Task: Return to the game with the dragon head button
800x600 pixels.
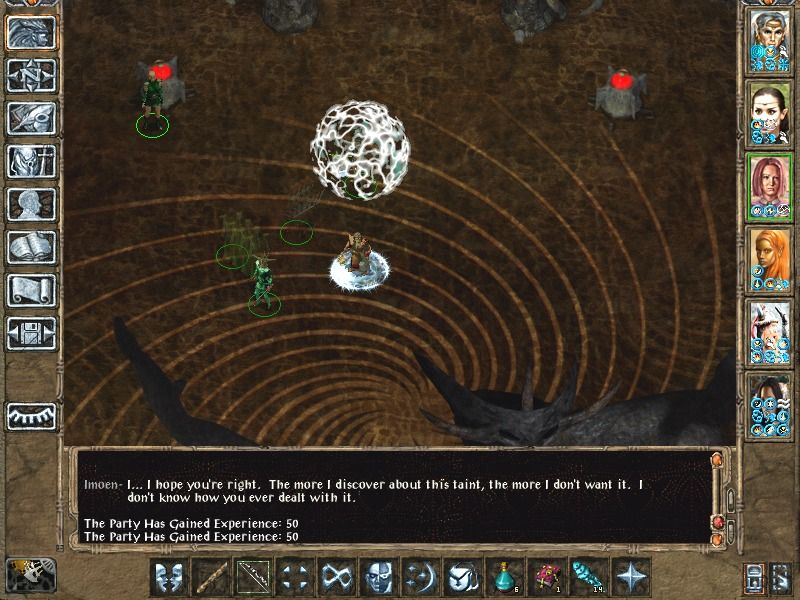Action: [31, 32]
